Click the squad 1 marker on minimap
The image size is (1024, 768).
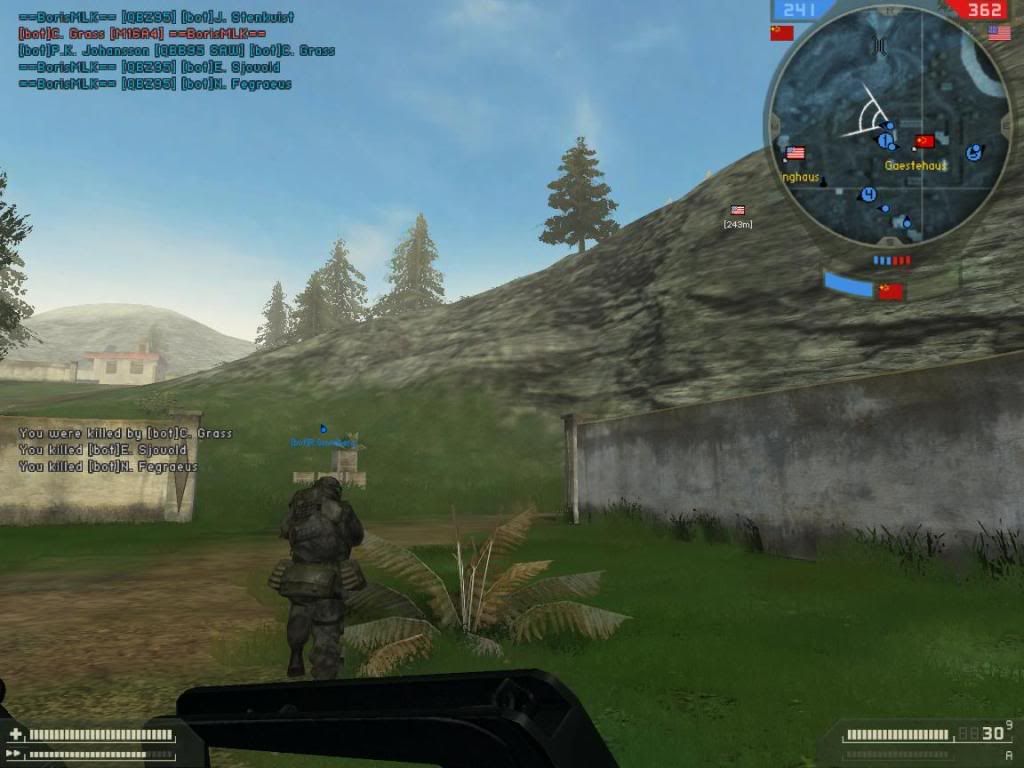coord(884,141)
